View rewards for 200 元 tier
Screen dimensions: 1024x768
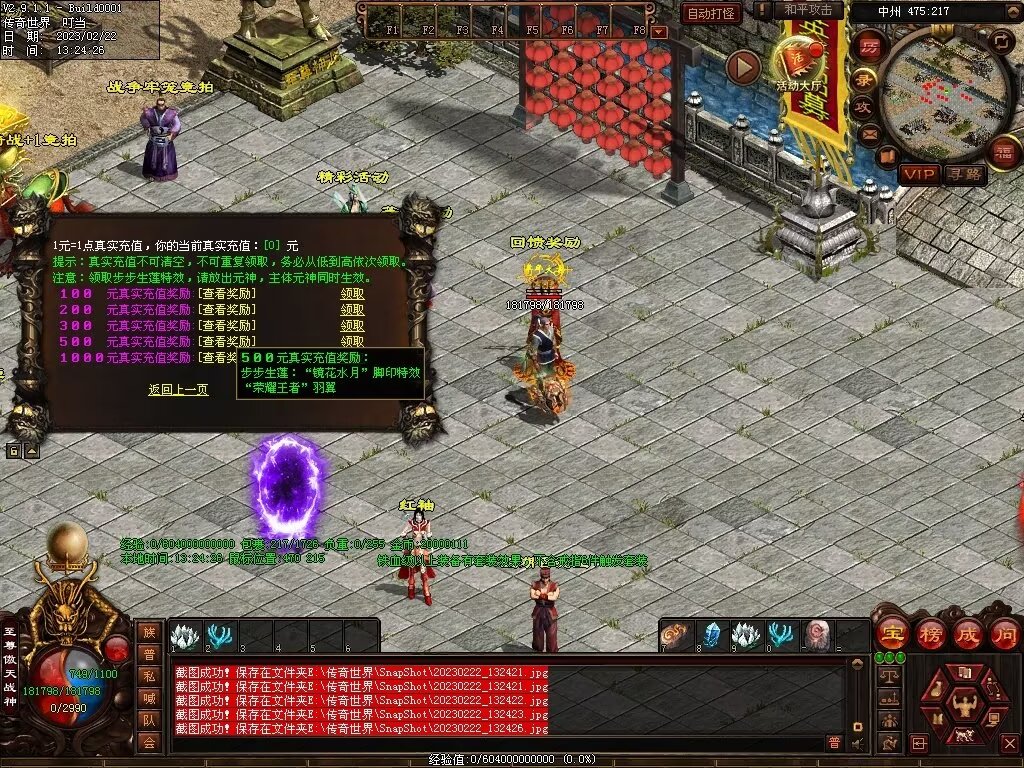point(226,310)
